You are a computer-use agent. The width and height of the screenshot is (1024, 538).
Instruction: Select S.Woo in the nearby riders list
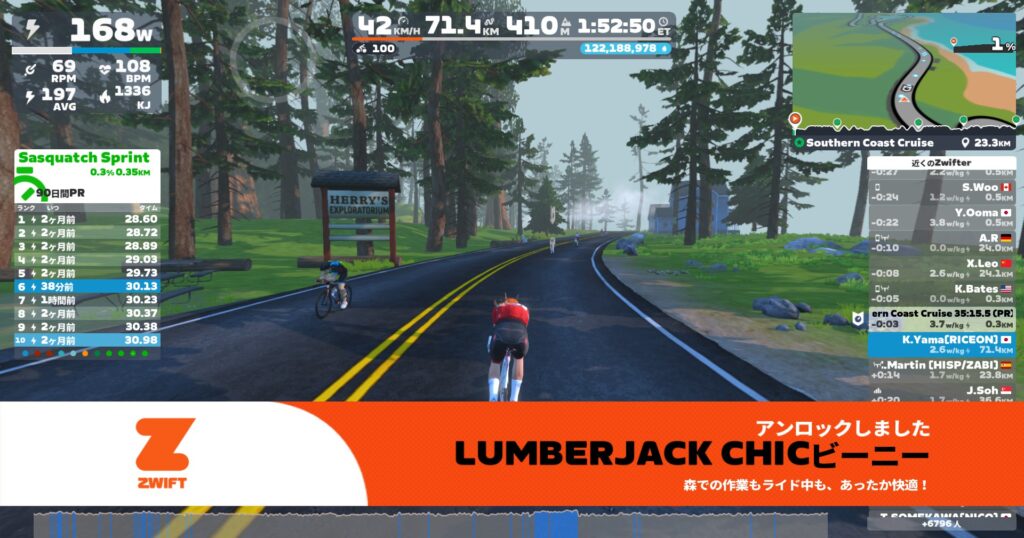[x=941, y=191]
